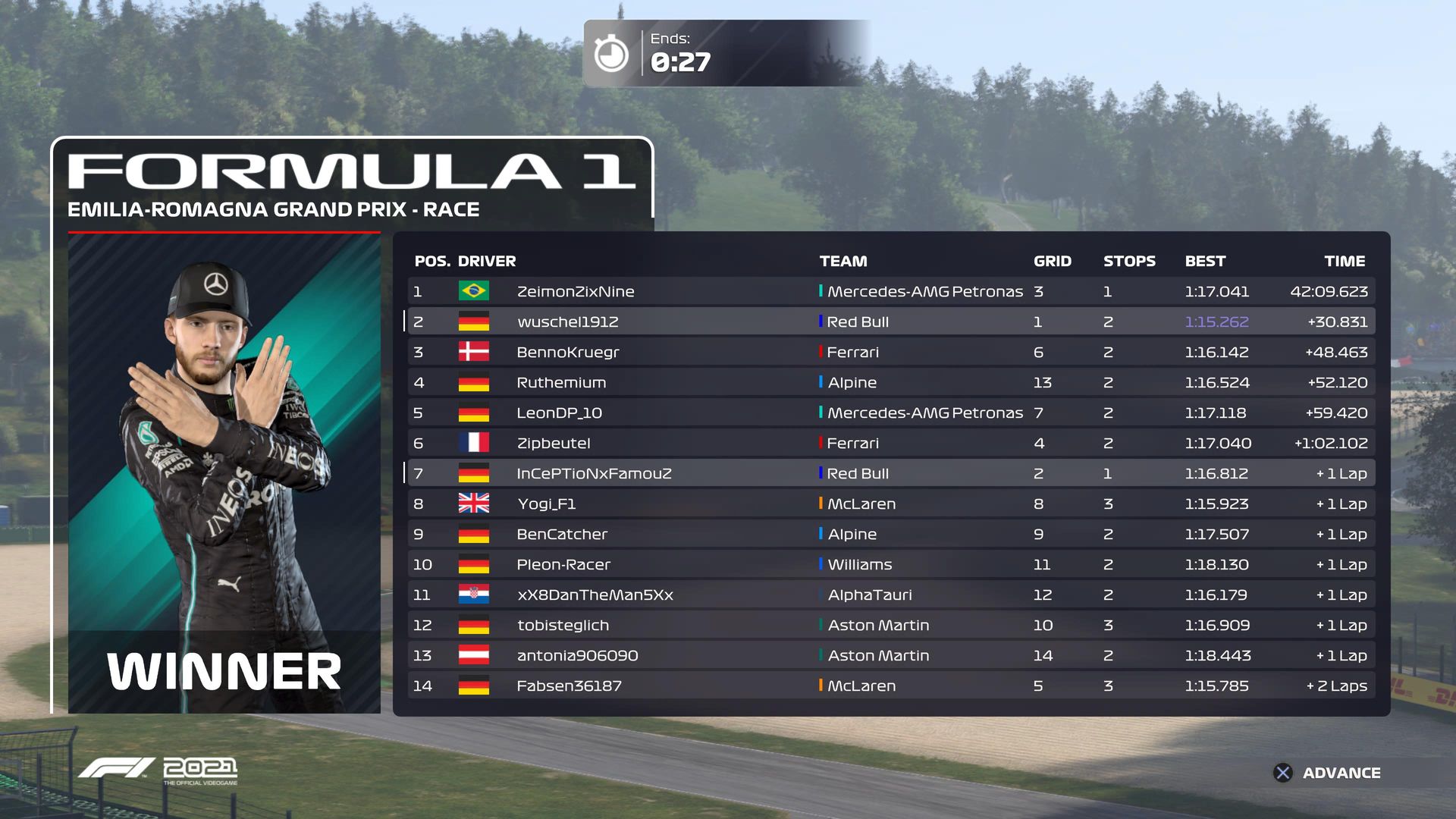Choose BenCatcher's result row
Viewport: 1456px width, 819px height.
(562, 534)
